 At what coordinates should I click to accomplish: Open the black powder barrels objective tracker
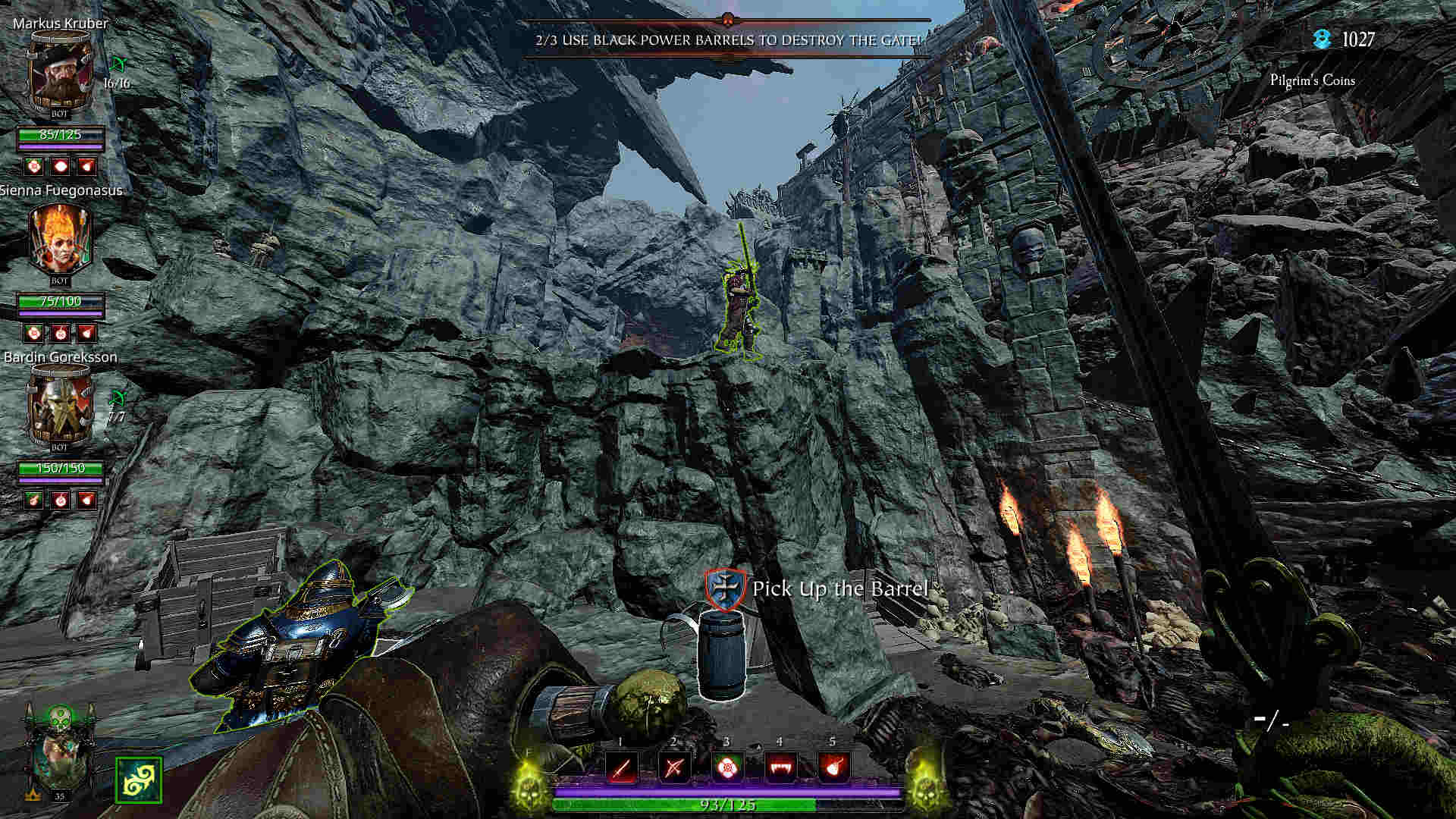coord(728,39)
